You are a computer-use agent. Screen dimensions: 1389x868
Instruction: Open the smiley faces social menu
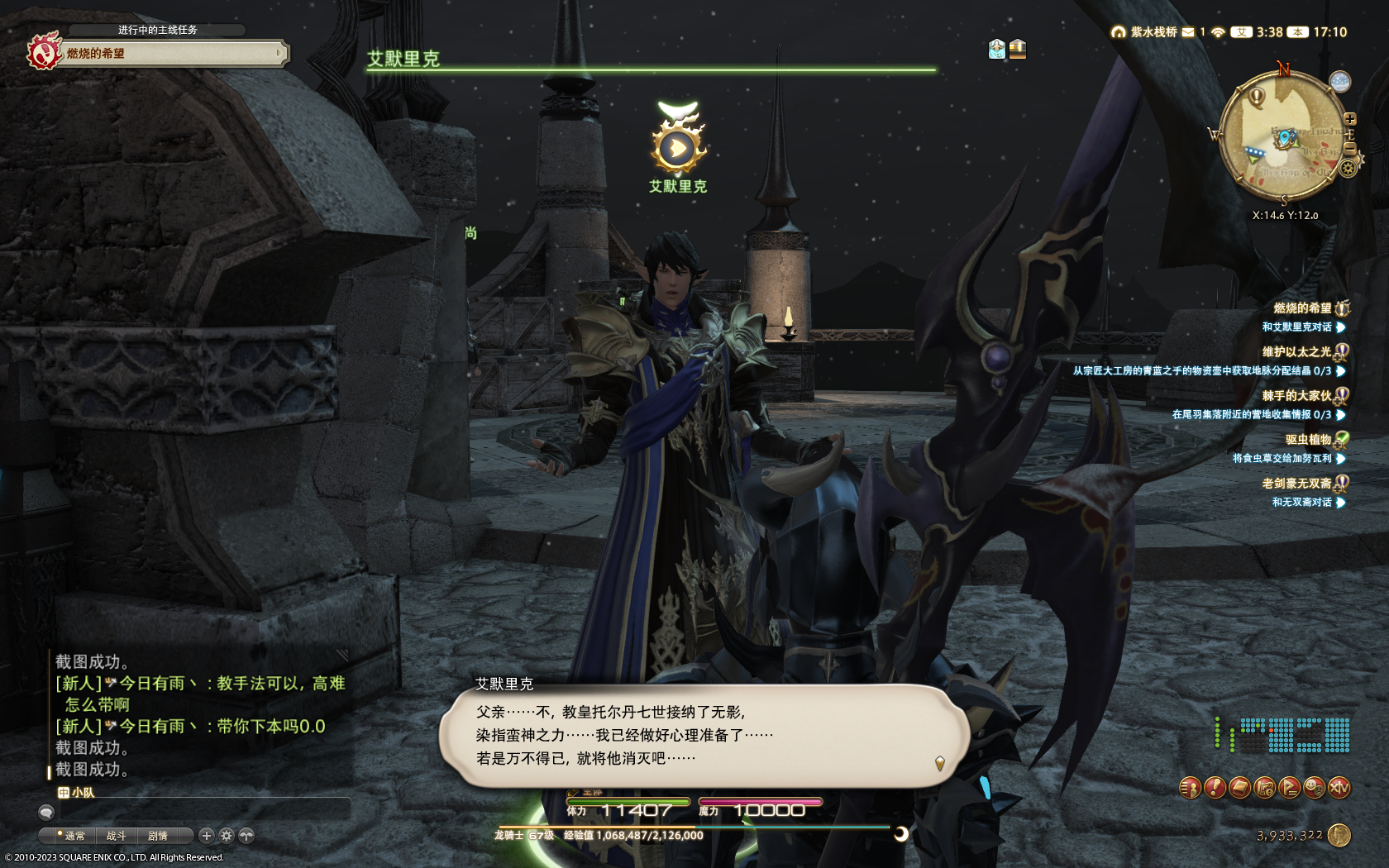coord(1314,788)
